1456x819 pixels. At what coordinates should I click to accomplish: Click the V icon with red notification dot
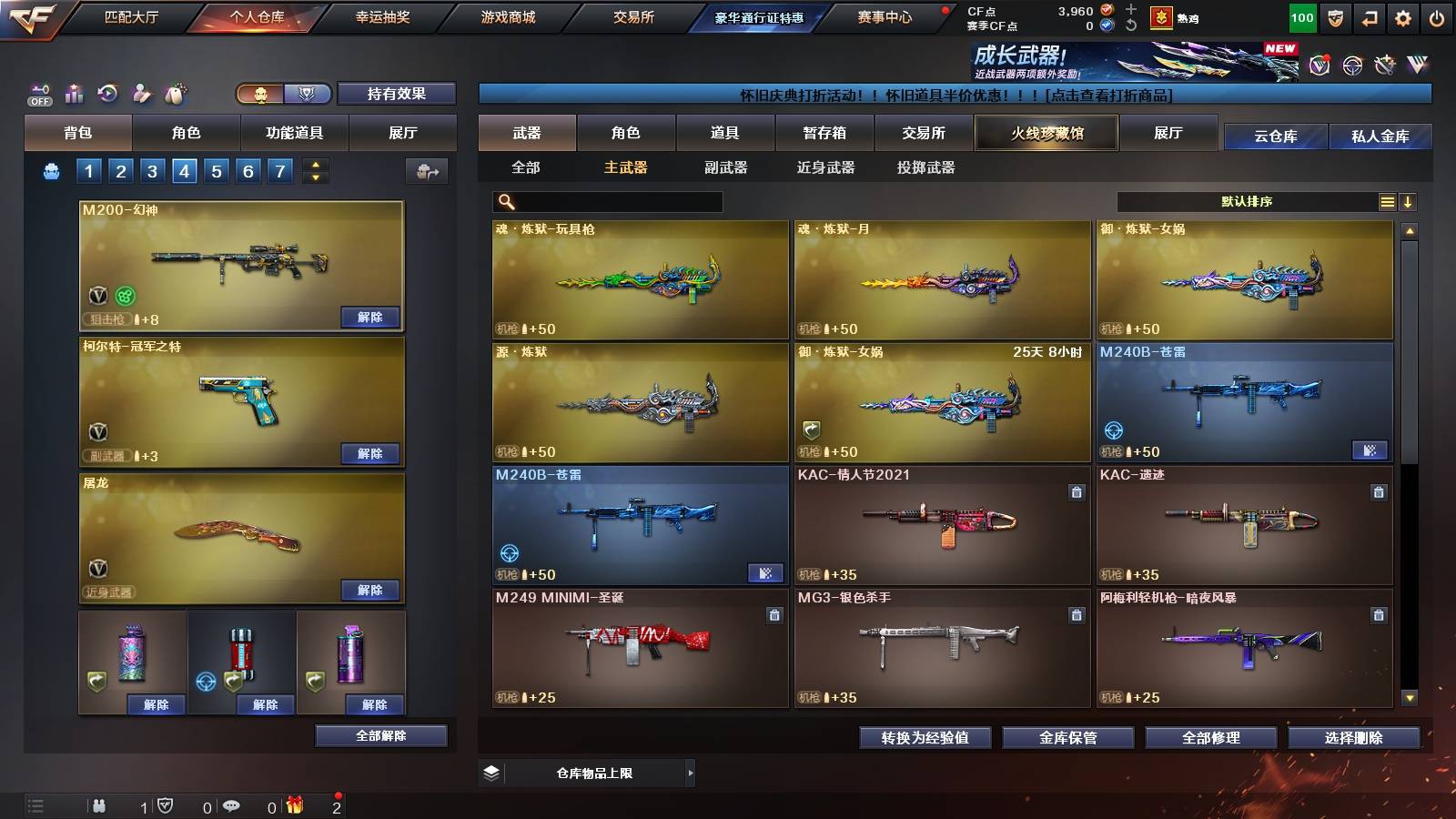(1318, 64)
